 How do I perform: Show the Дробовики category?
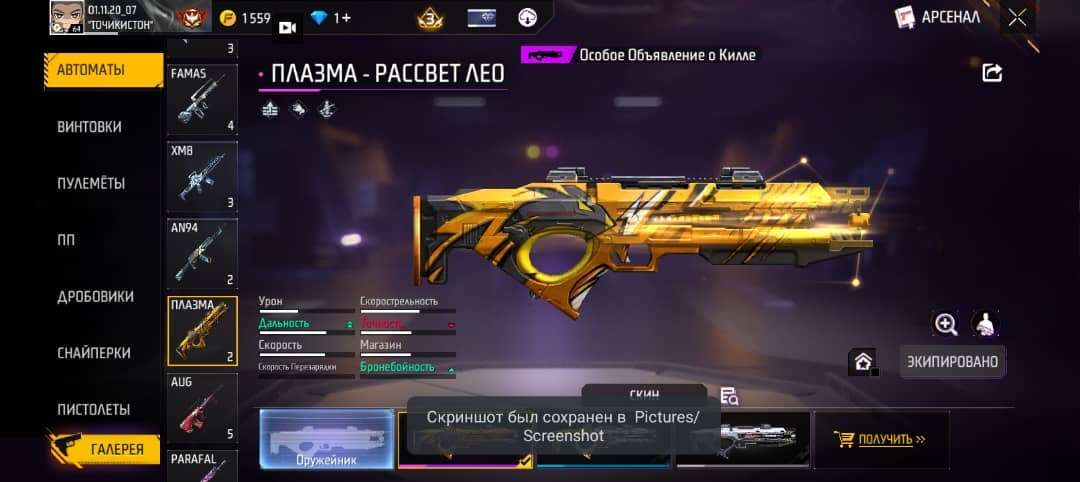coord(95,296)
